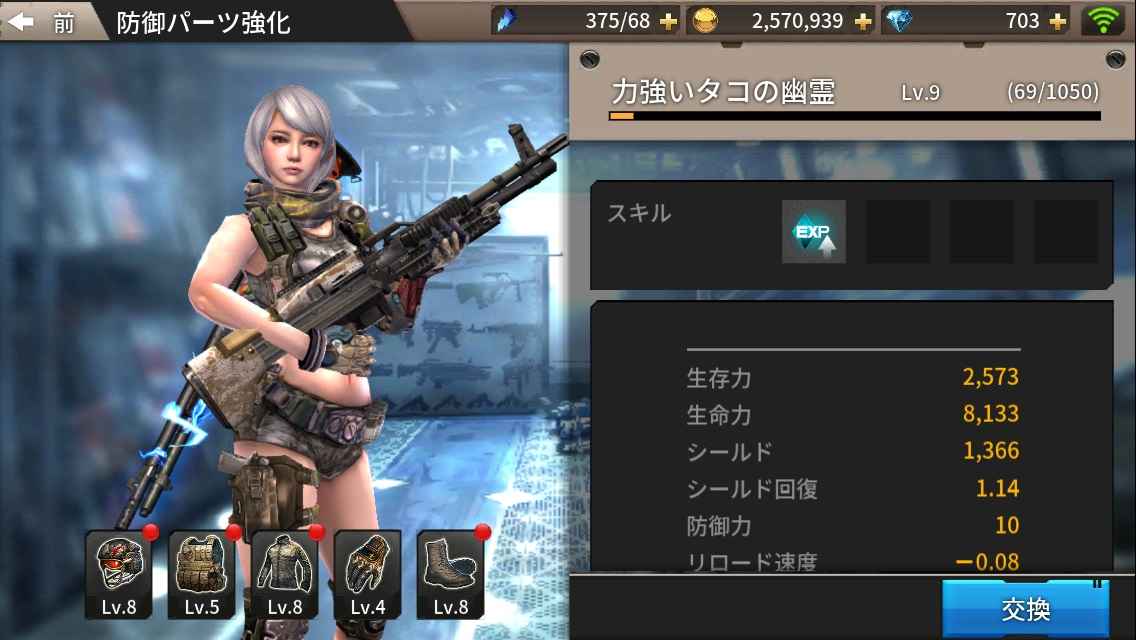Viewport: 1136px width, 640px height.
Task: Add more energy with the plus button
Action: (668, 21)
